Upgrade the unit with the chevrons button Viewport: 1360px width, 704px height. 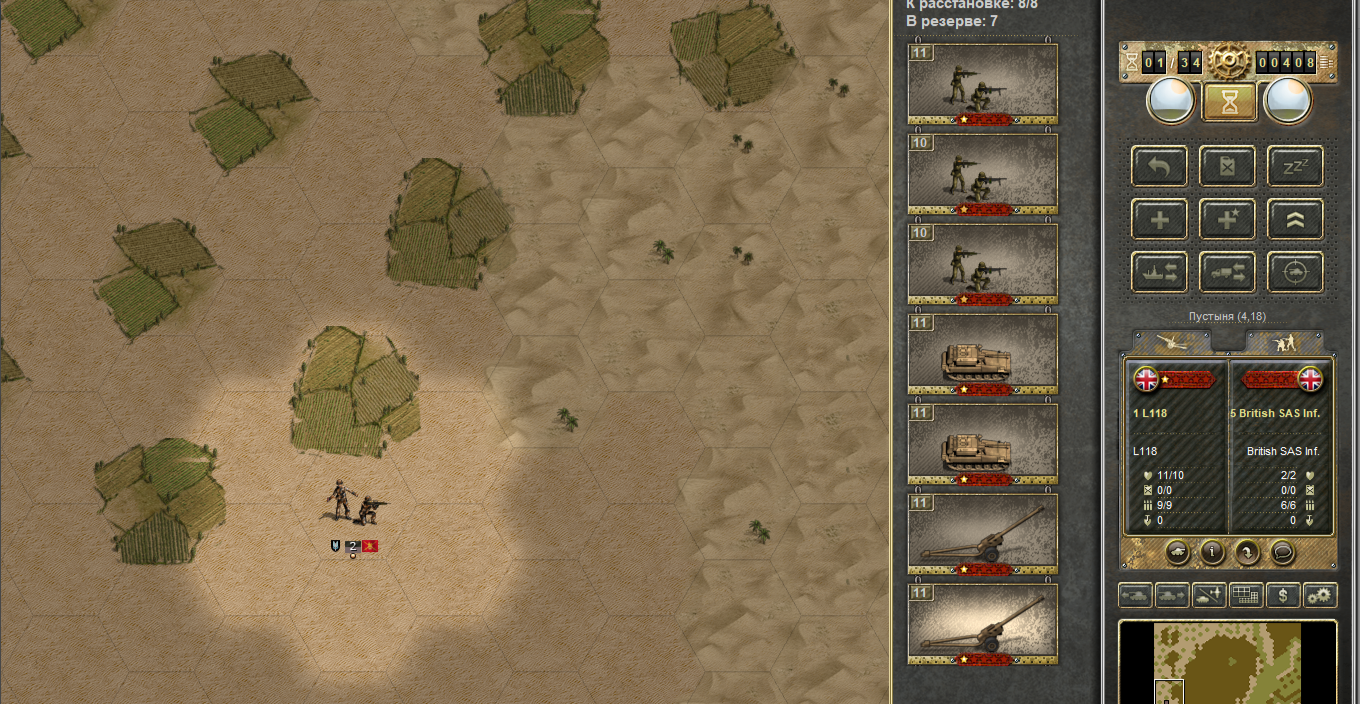(1295, 218)
